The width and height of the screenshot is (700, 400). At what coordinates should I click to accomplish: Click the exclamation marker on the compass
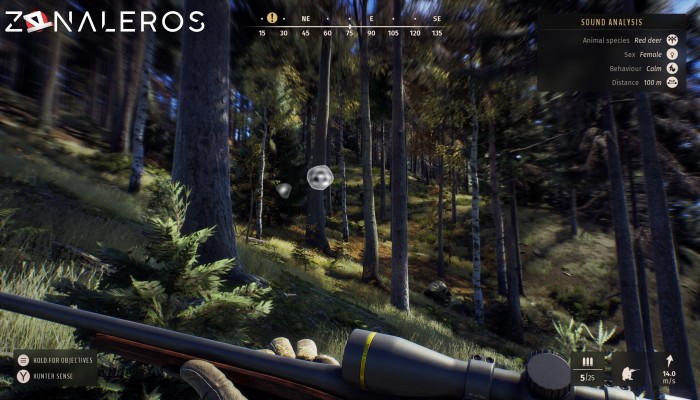[271, 18]
